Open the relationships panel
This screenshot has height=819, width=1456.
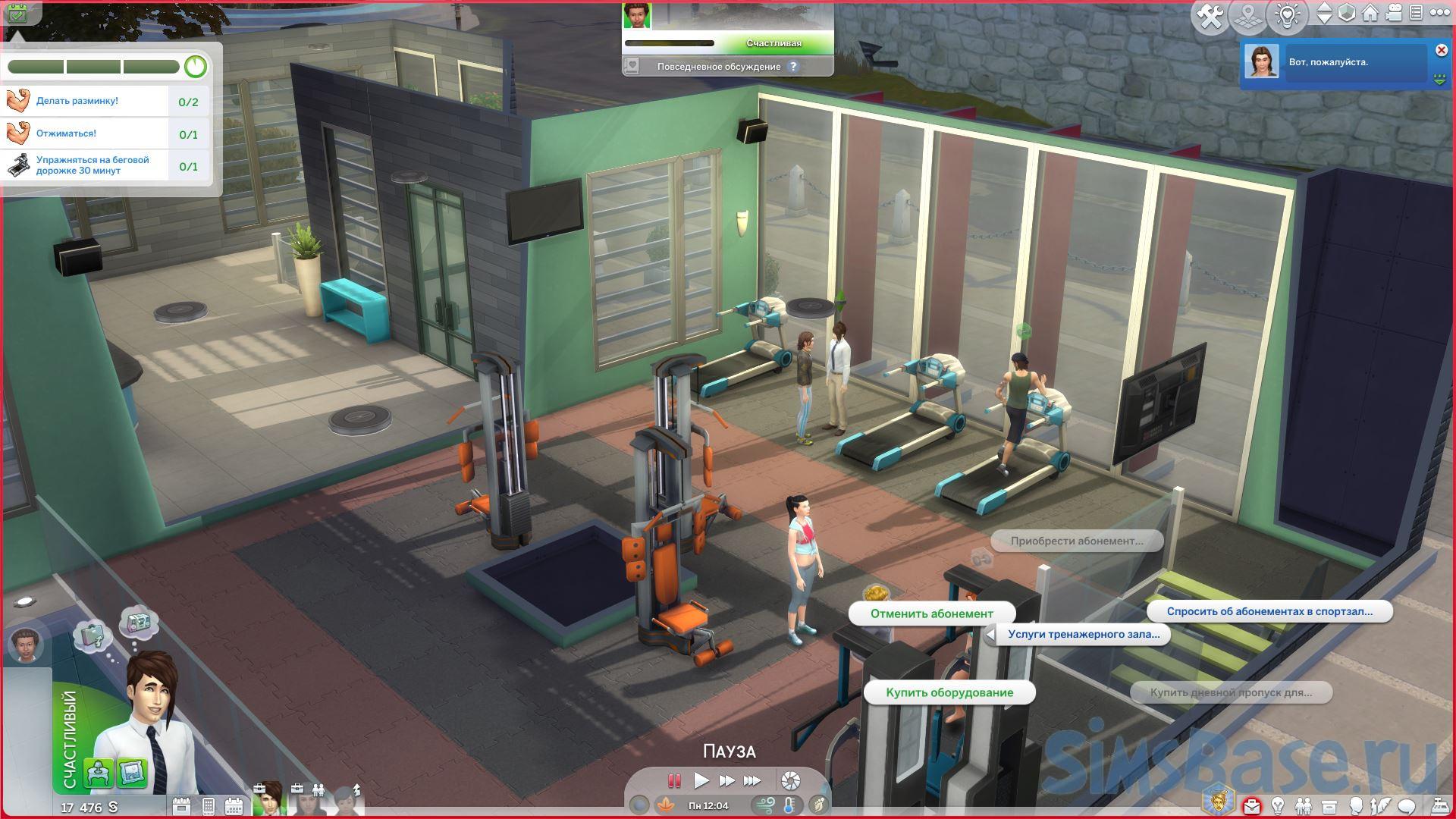[x=1304, y=805]
